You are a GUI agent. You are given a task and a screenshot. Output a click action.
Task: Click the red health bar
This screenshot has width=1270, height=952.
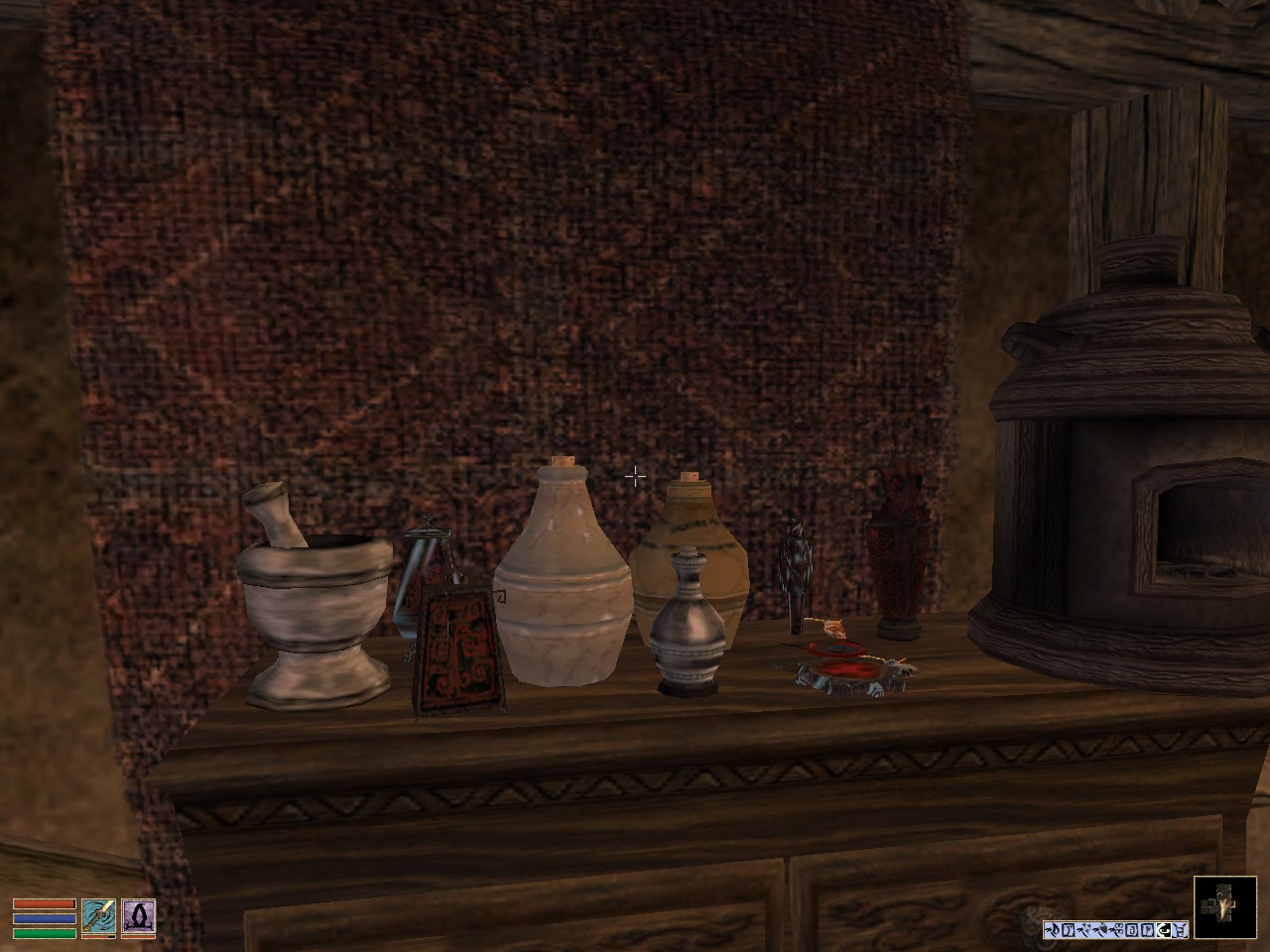[x=45, y=903]
